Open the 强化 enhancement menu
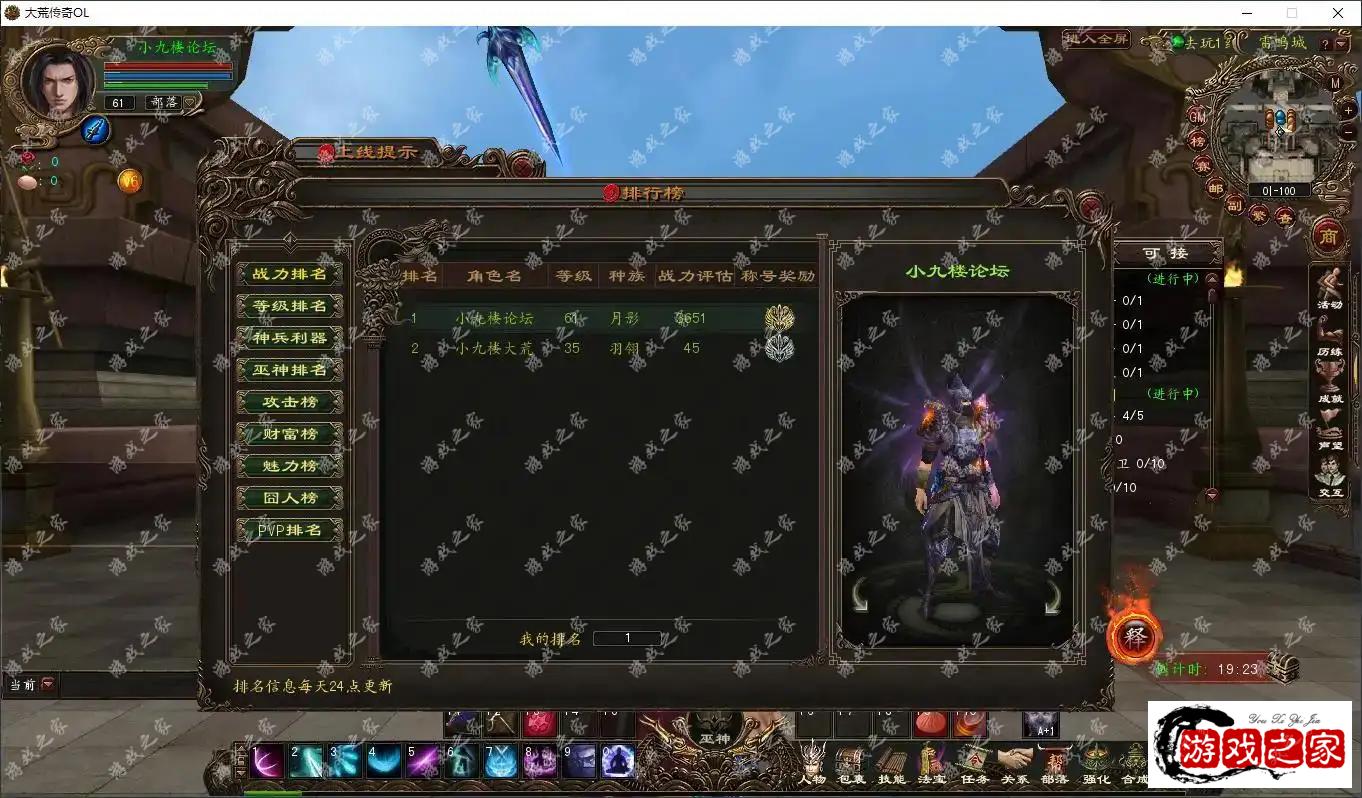Viewport: 1362px width, 798px height. [x=1096, y=764]
